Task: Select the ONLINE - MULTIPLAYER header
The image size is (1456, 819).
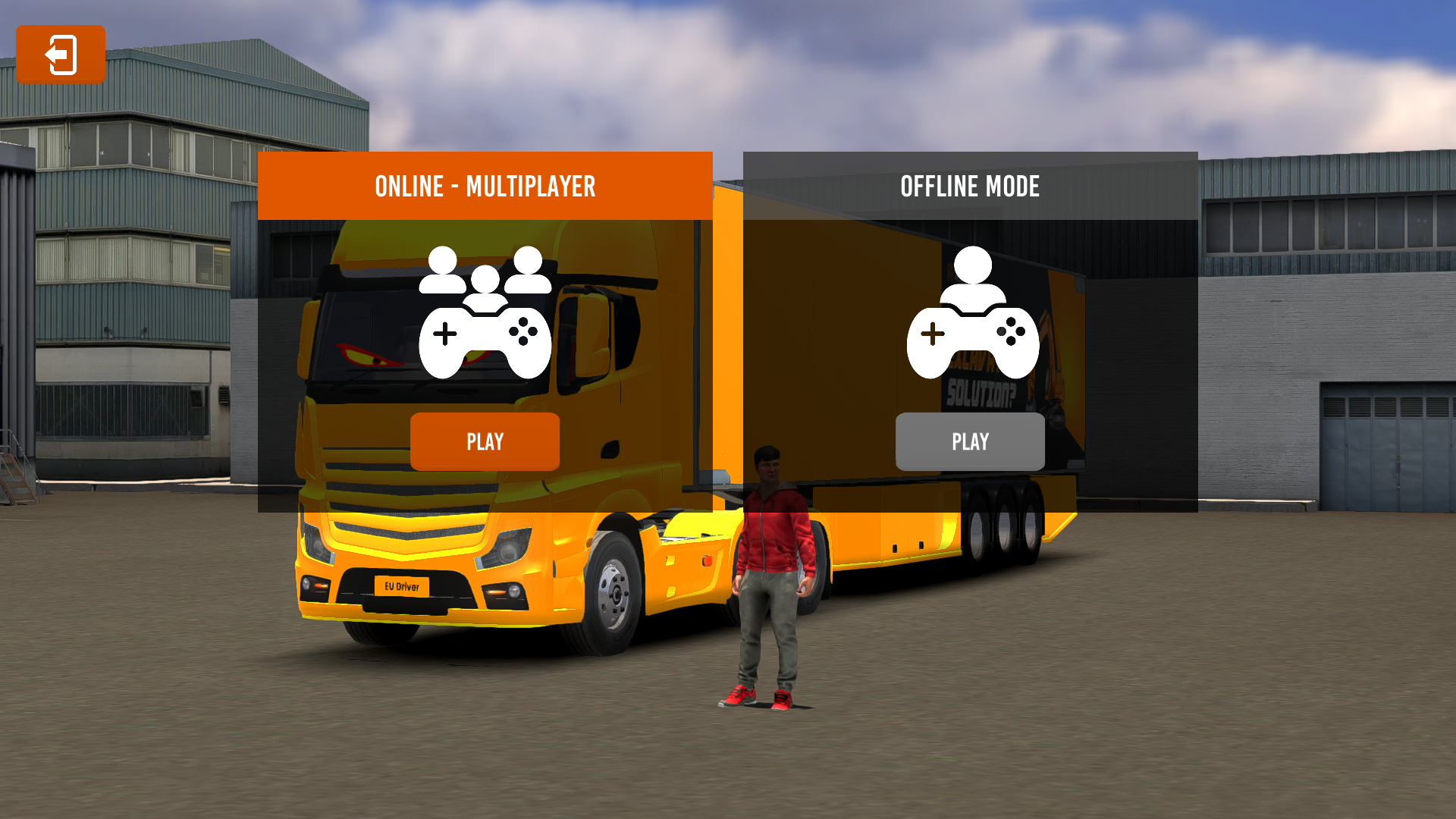Action: point(485,187)
